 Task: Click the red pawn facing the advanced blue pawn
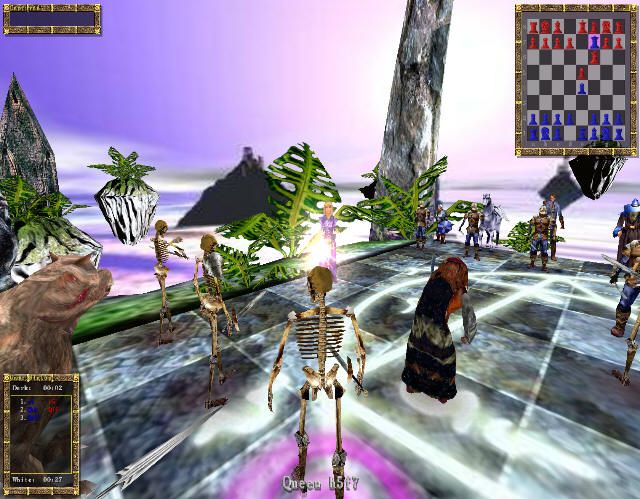click(581, 73)
